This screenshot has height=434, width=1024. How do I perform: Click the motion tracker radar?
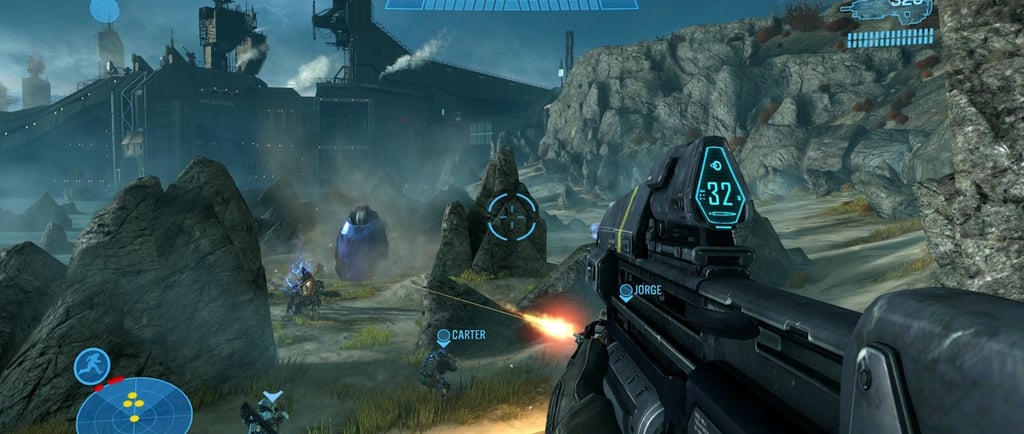(x=134, y=407)
